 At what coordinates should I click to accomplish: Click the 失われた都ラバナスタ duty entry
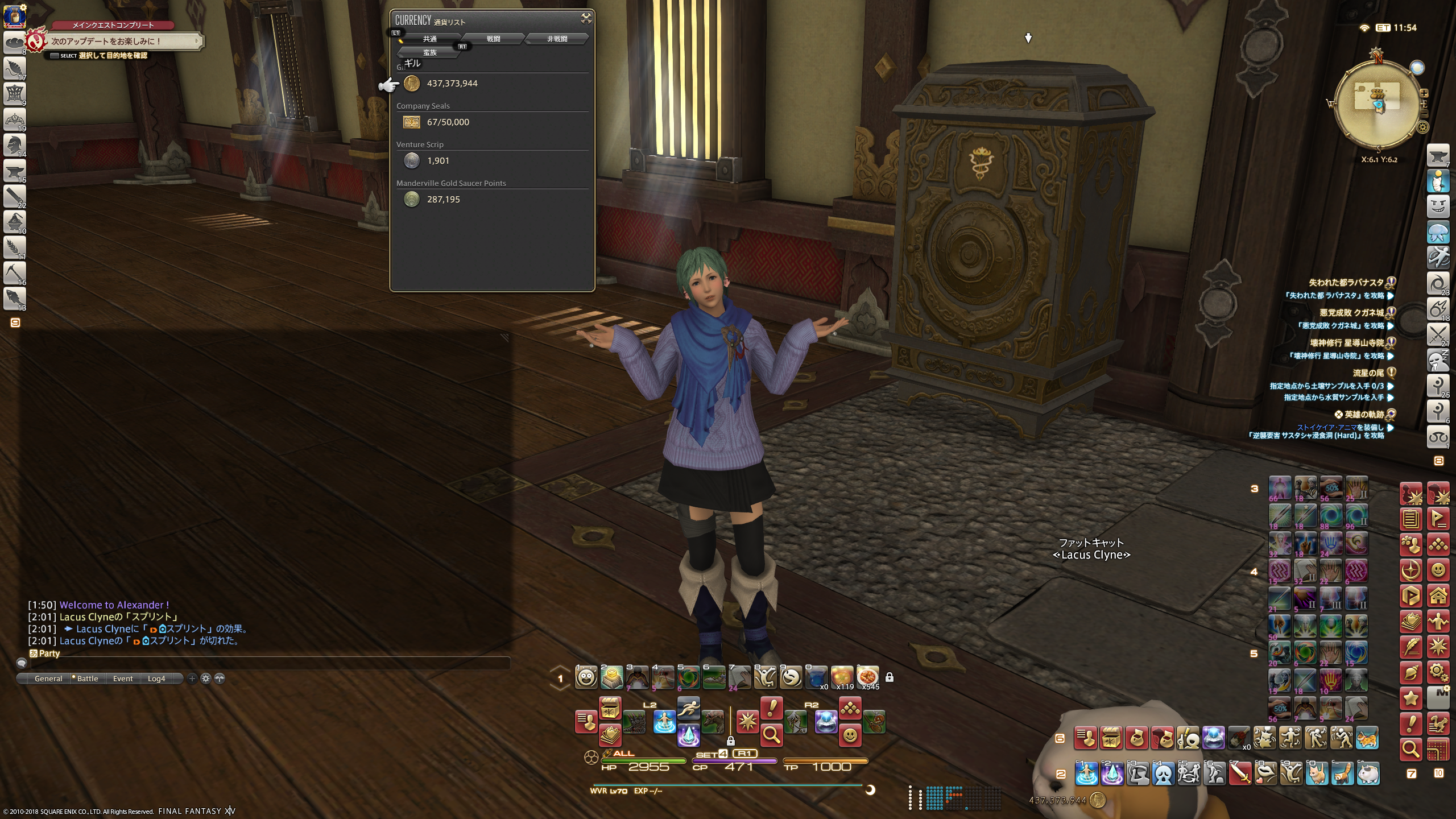(x=1346, y=283)
